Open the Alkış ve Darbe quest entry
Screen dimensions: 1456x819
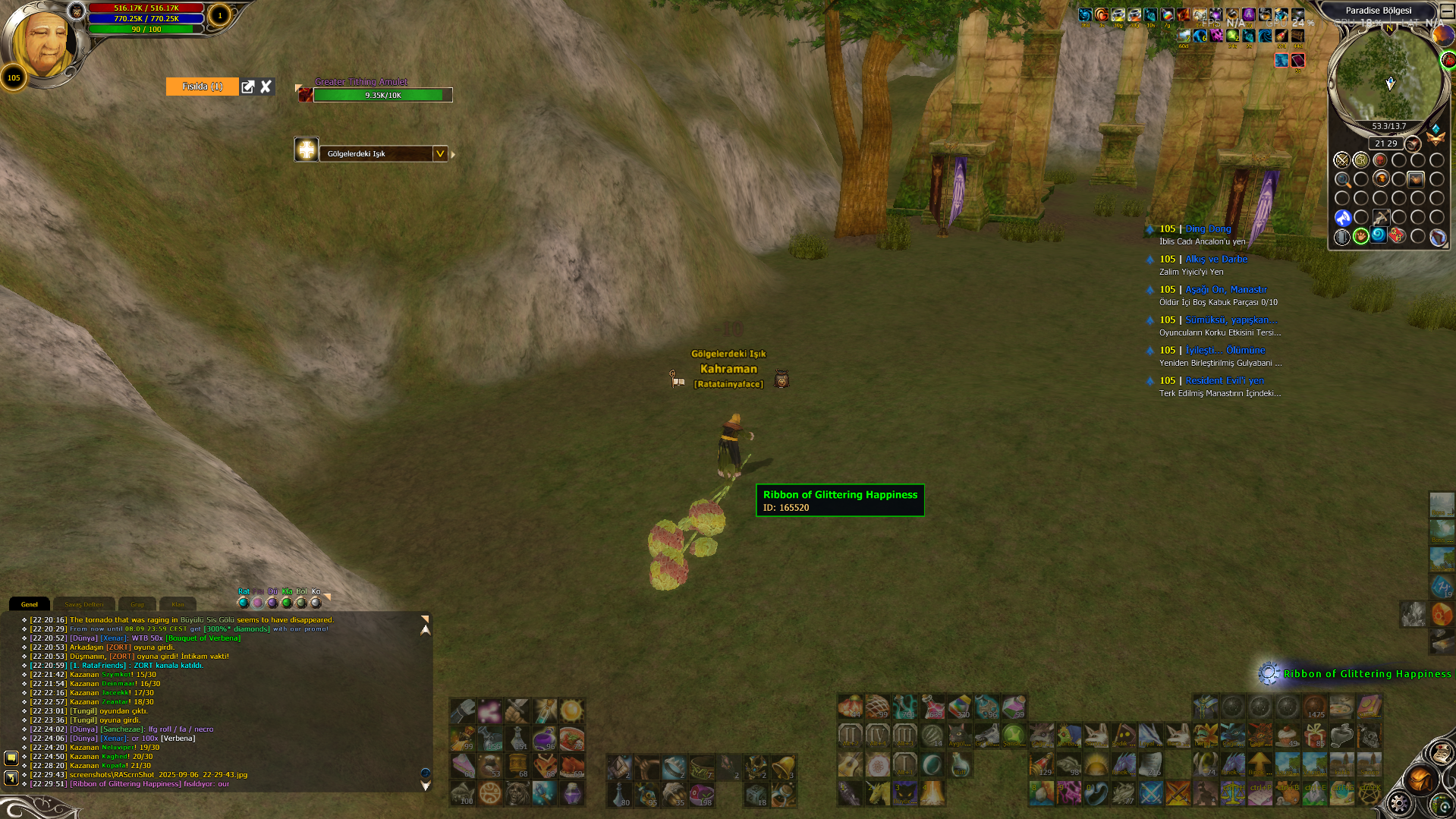point(1216,259)
